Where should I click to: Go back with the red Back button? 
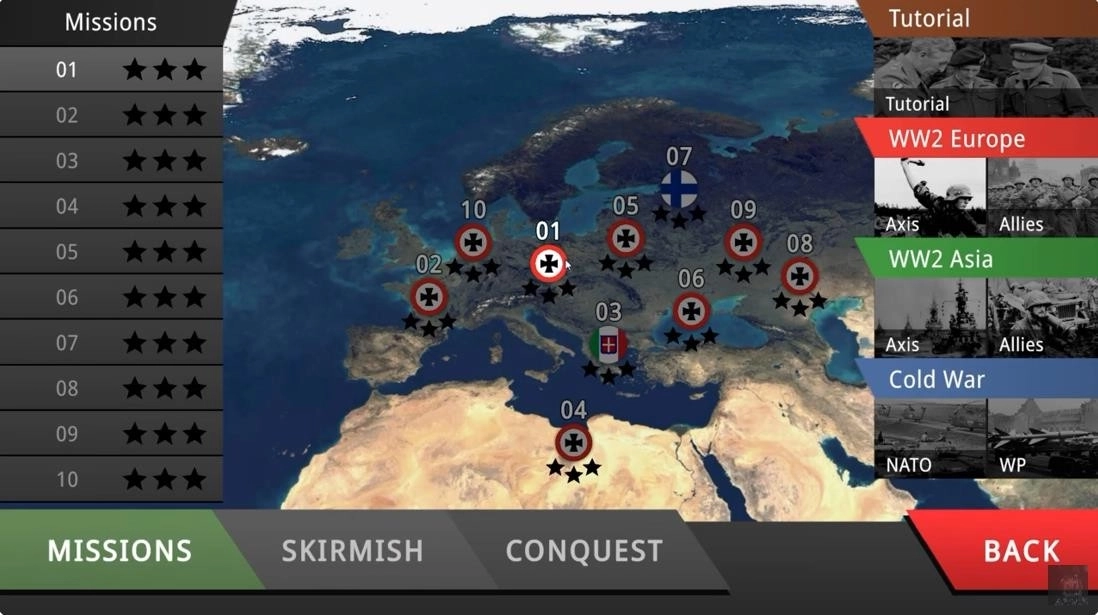[x=1020, y=550]
